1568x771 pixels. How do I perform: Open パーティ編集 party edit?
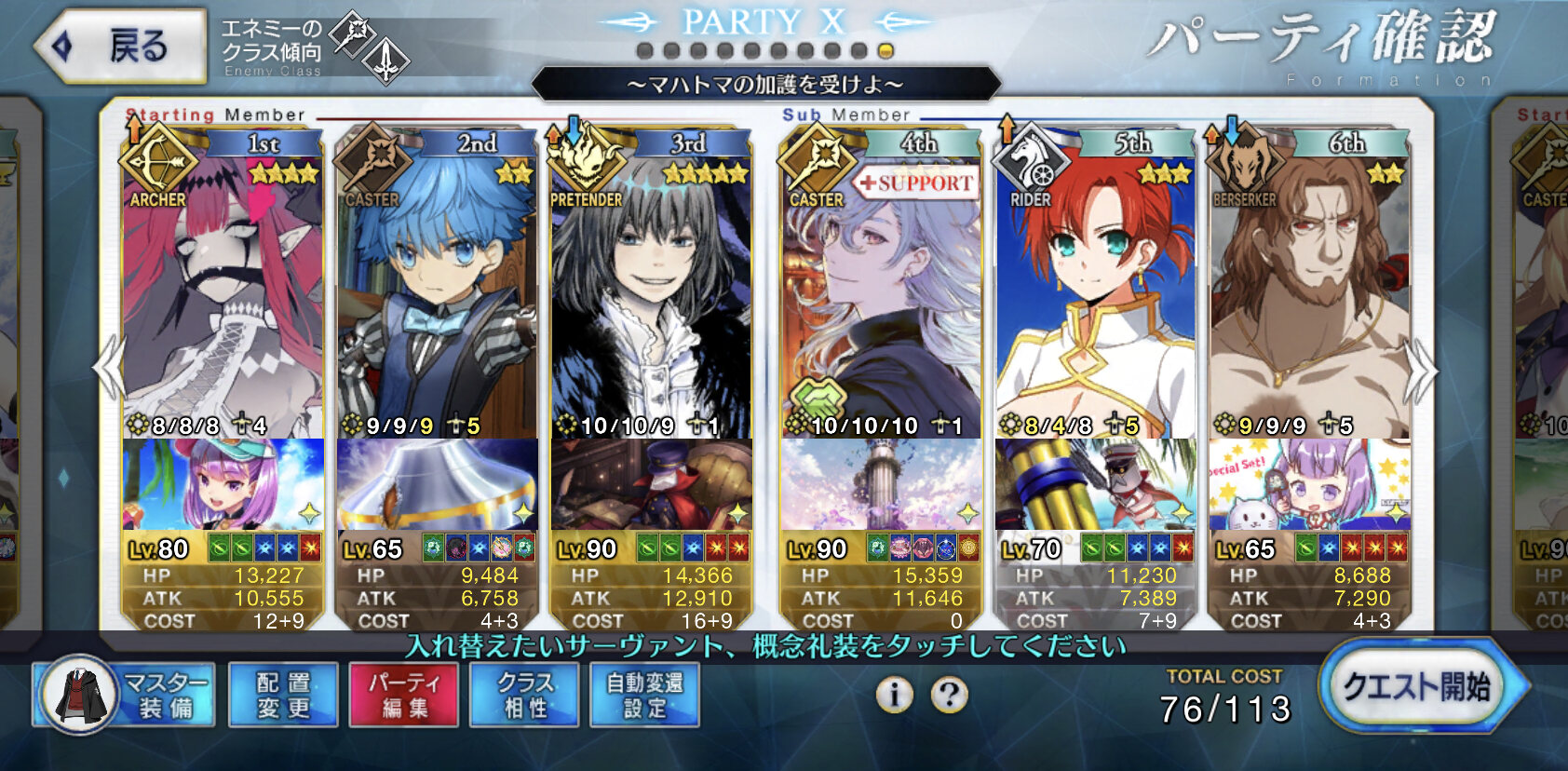pos(403,696)
